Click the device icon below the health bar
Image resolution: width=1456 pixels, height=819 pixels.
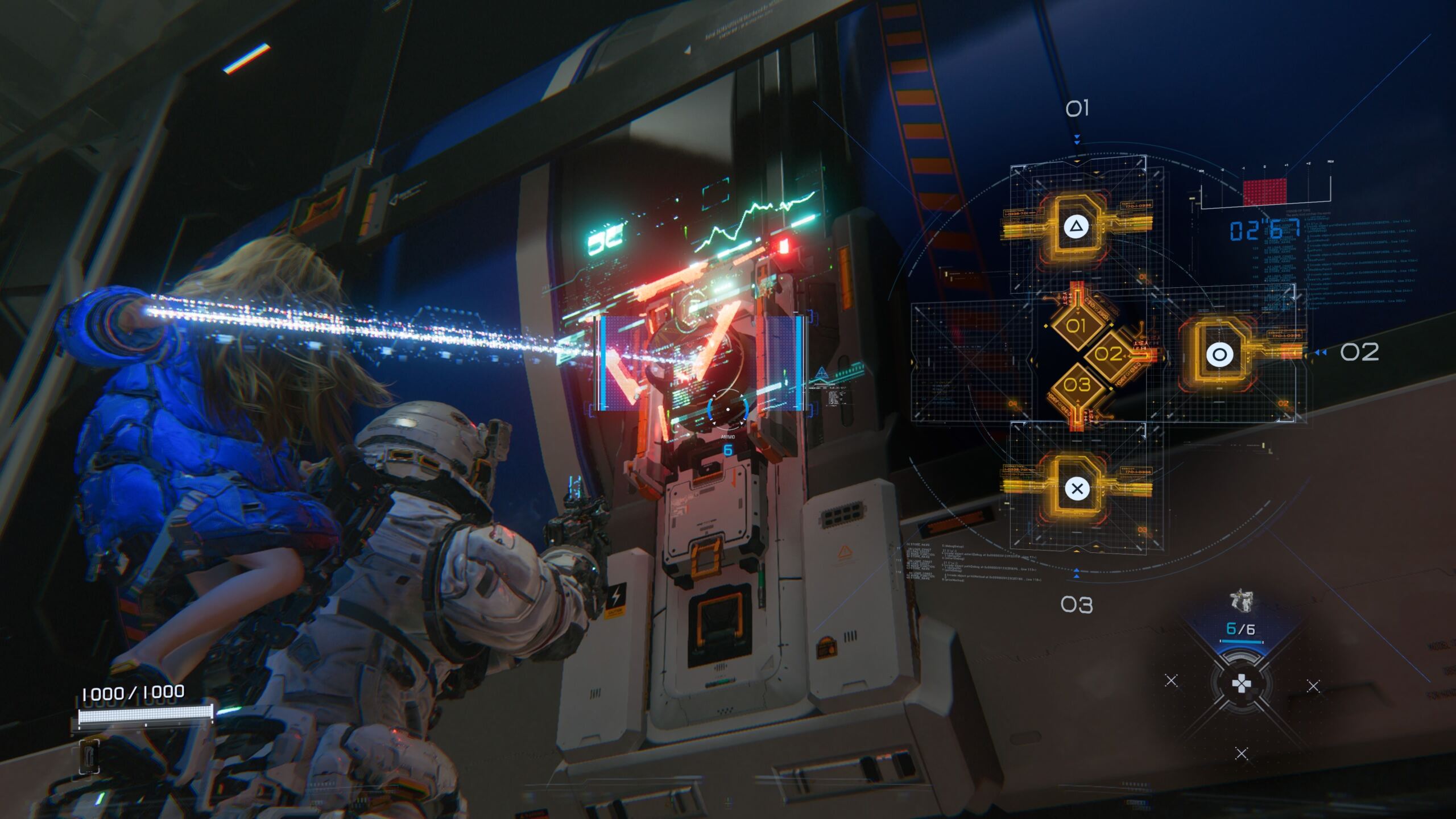click(x=90, y=756)
